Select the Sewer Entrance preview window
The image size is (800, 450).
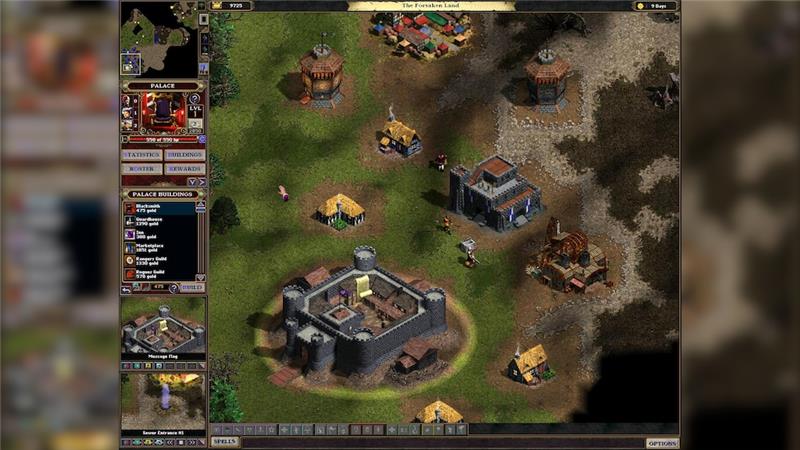(x=163, y=401)
